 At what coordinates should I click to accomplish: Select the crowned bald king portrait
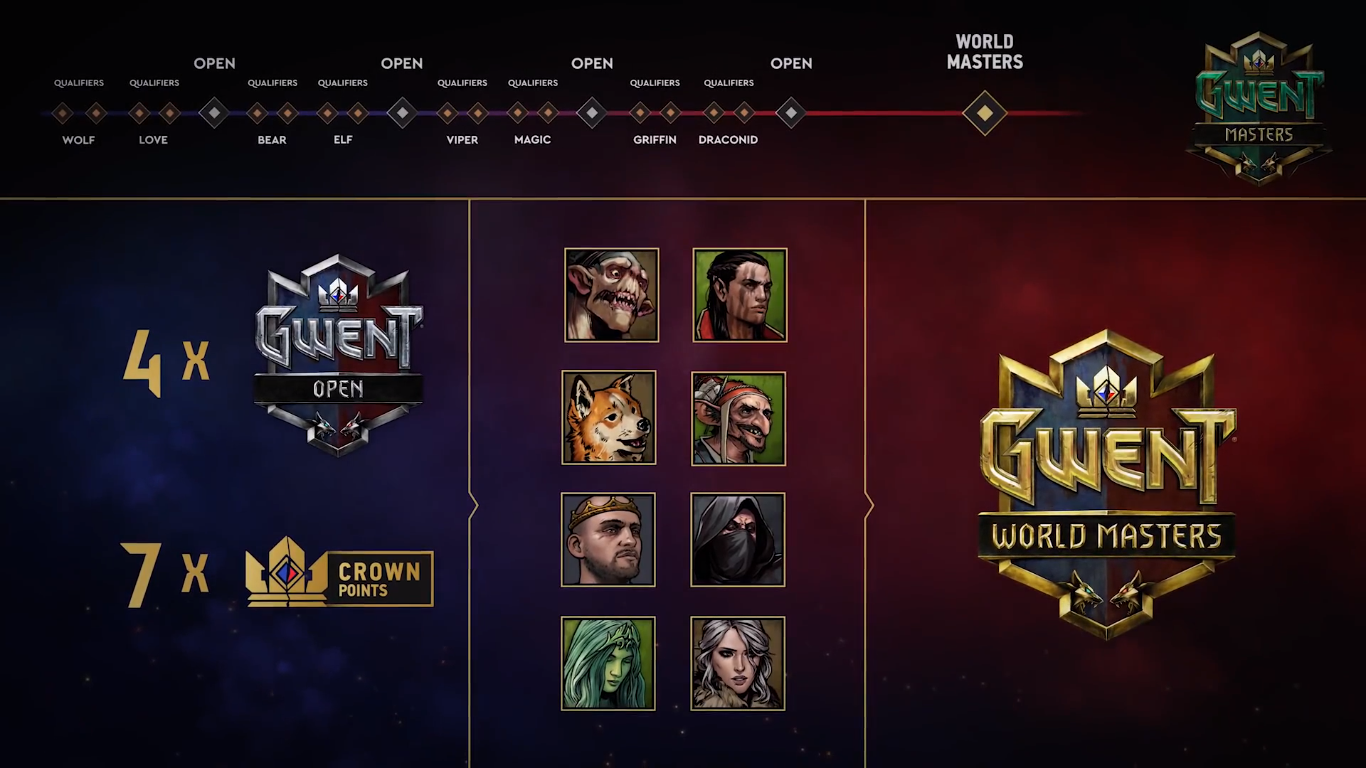click(608, 540)
